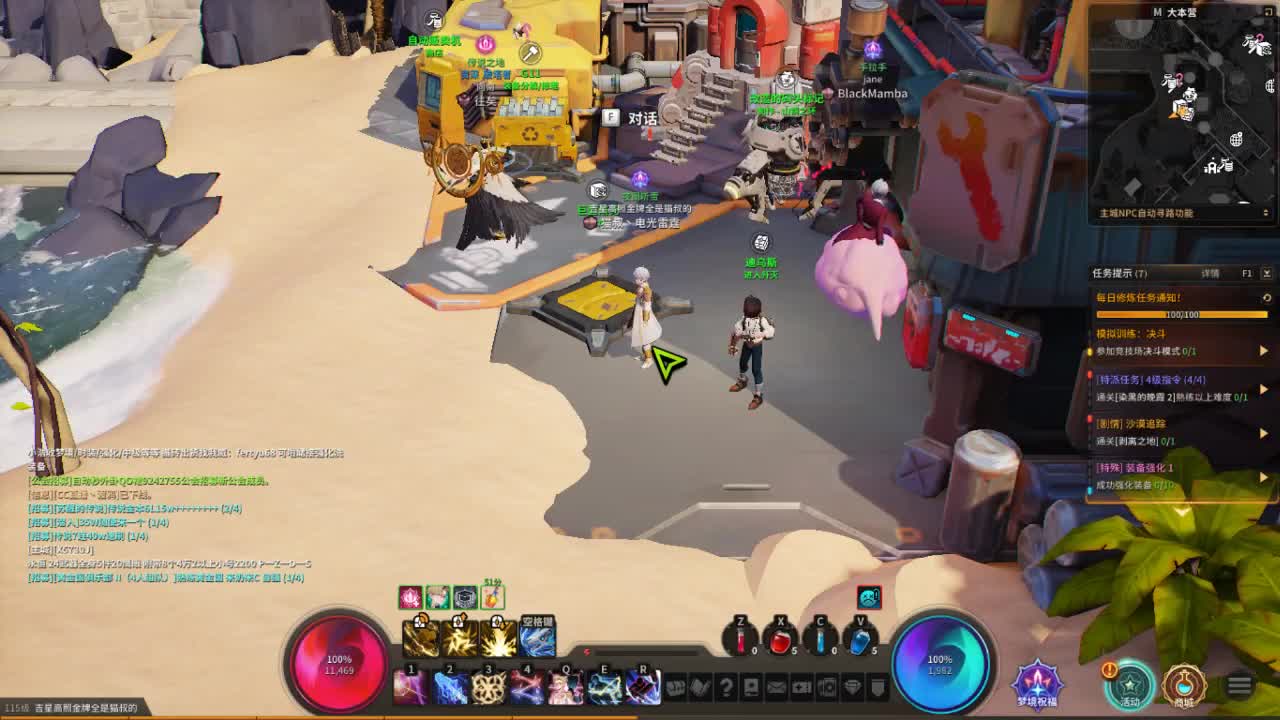1280x720 pixels.
Task: Open the three-line hamburger menu
Action: coord(1239,685)
